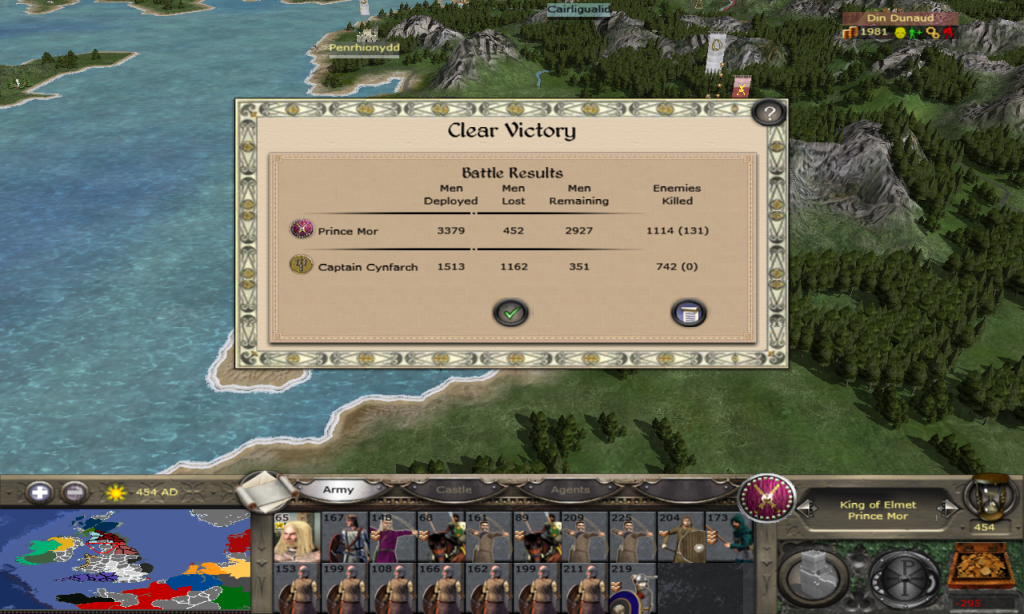Open the scroll icon beside Army tab
The width and height of the screenshot is (1024, 614).
267,490
